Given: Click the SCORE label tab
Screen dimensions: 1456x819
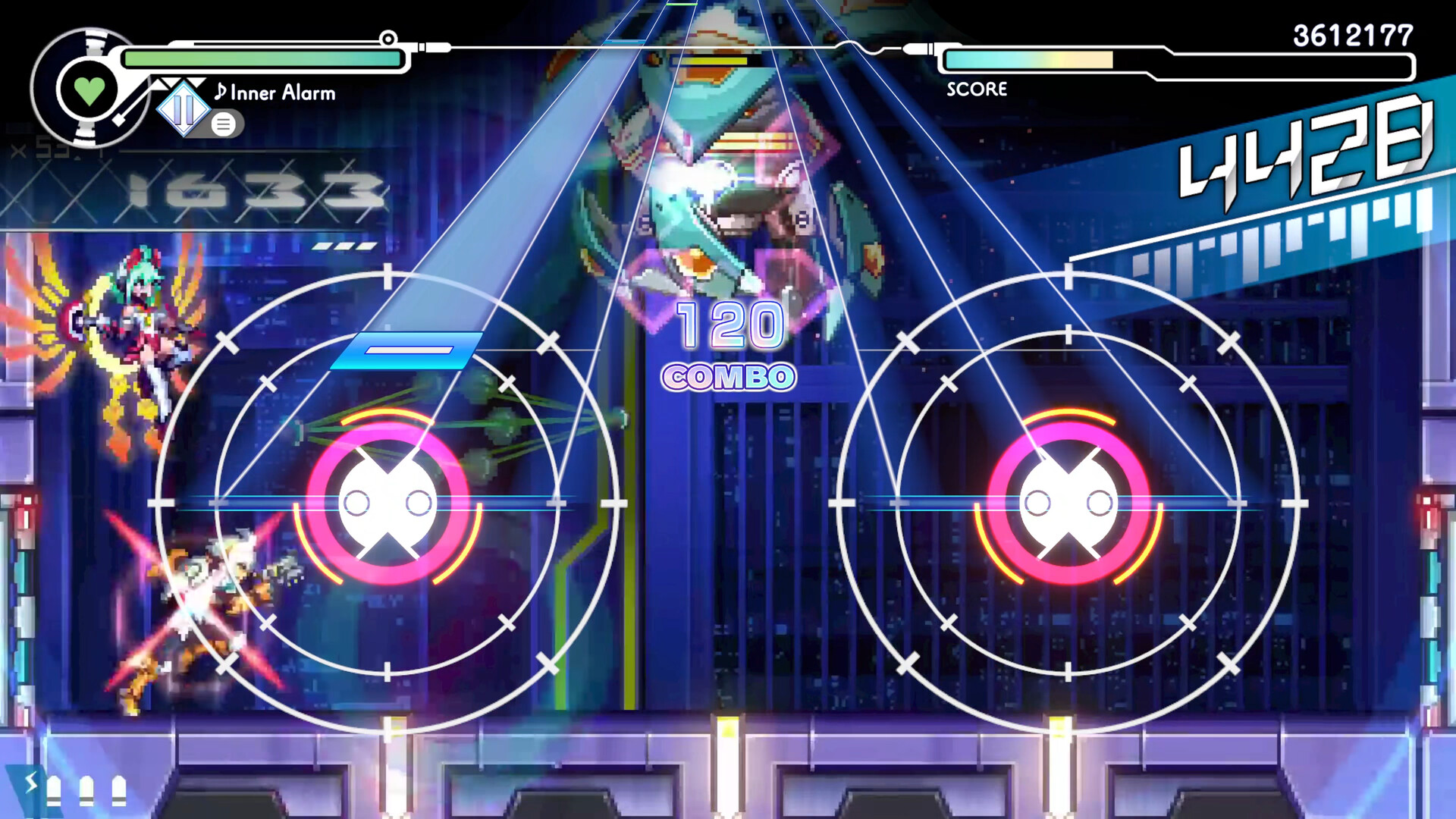Looking at the screenshot, I should click(975, 89).
